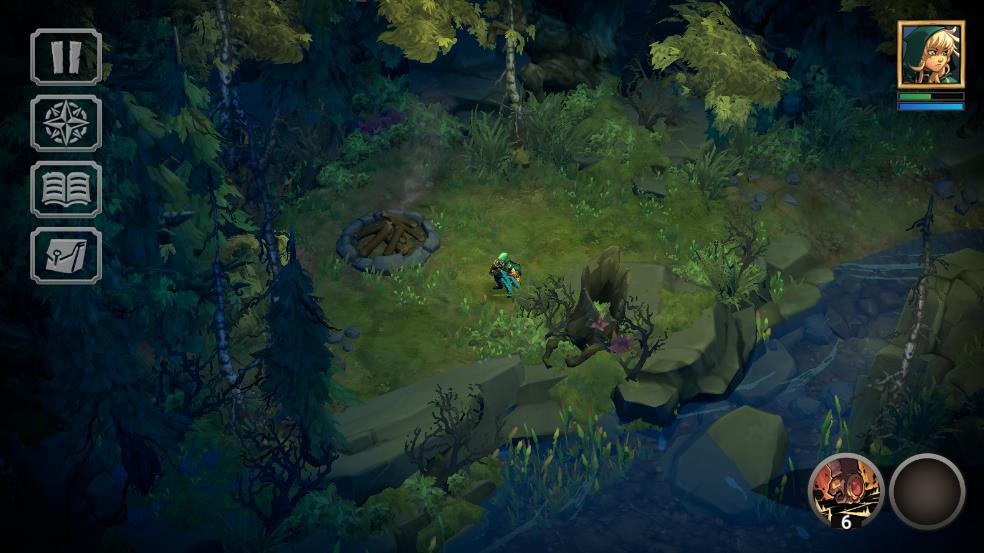Open the compass star menu

coord(66,123)
